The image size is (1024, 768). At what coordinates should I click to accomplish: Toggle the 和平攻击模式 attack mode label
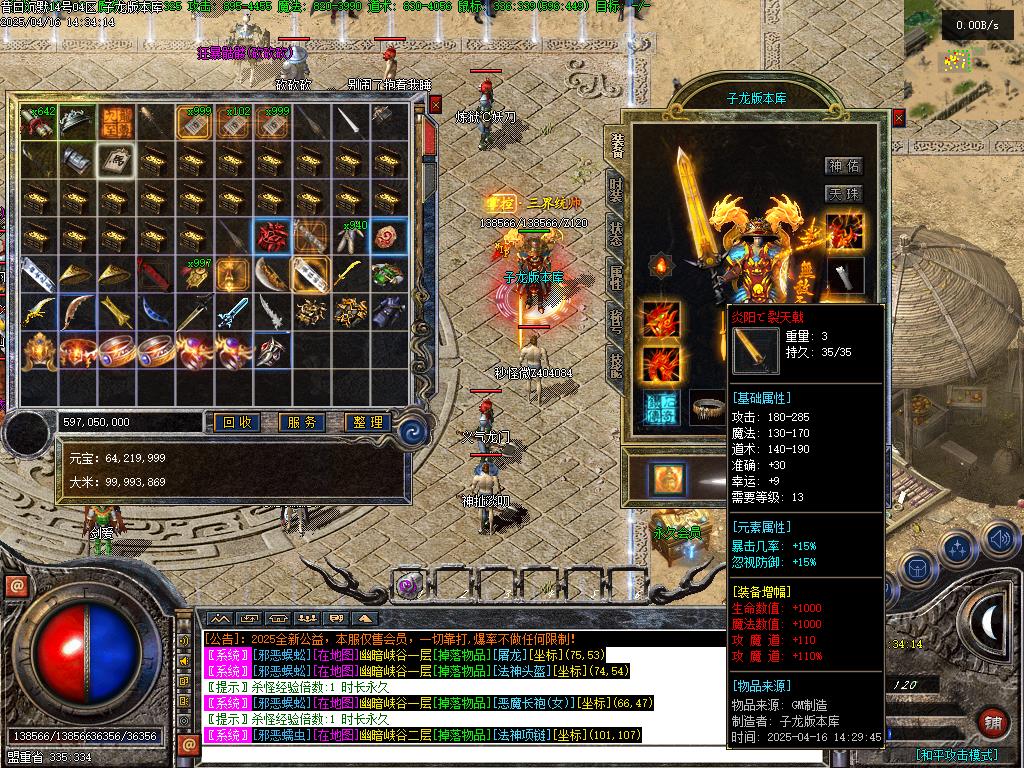pyautogui.click(x=956, y=755)
